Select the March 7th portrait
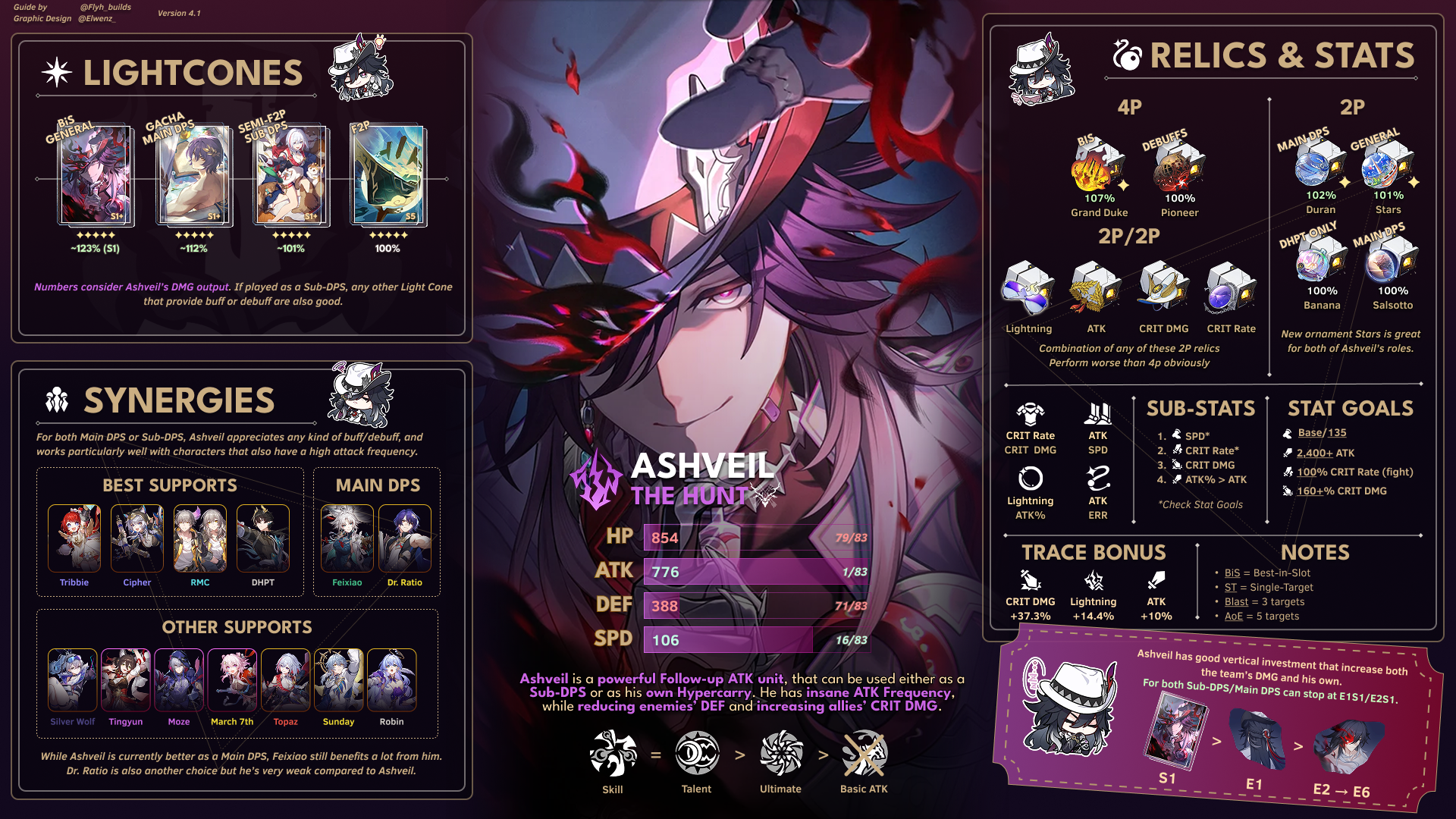The height and width of the screenshot is (819, 1456). [233, 680]
